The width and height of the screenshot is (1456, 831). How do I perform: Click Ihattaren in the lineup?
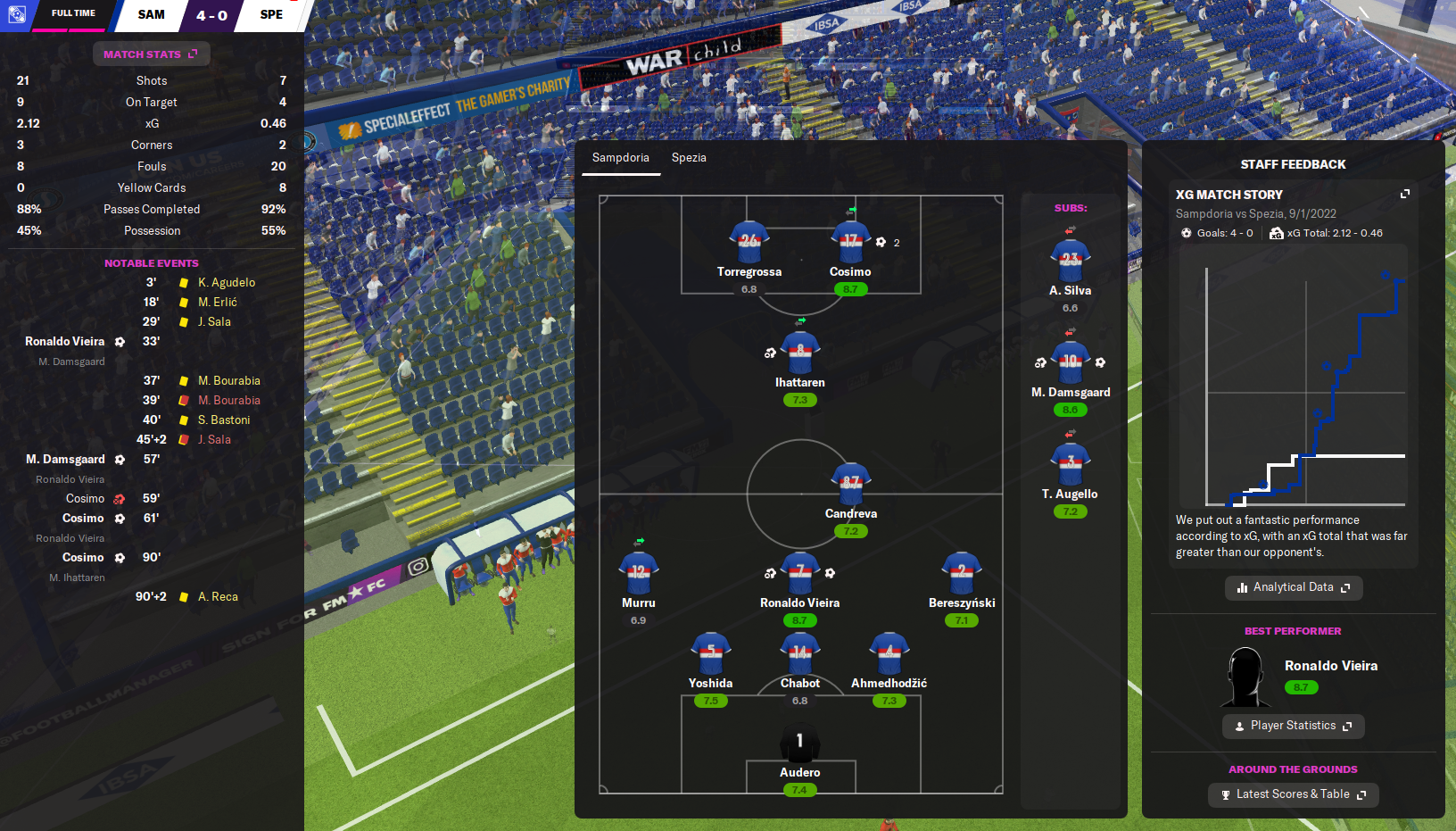click(799, 353)
